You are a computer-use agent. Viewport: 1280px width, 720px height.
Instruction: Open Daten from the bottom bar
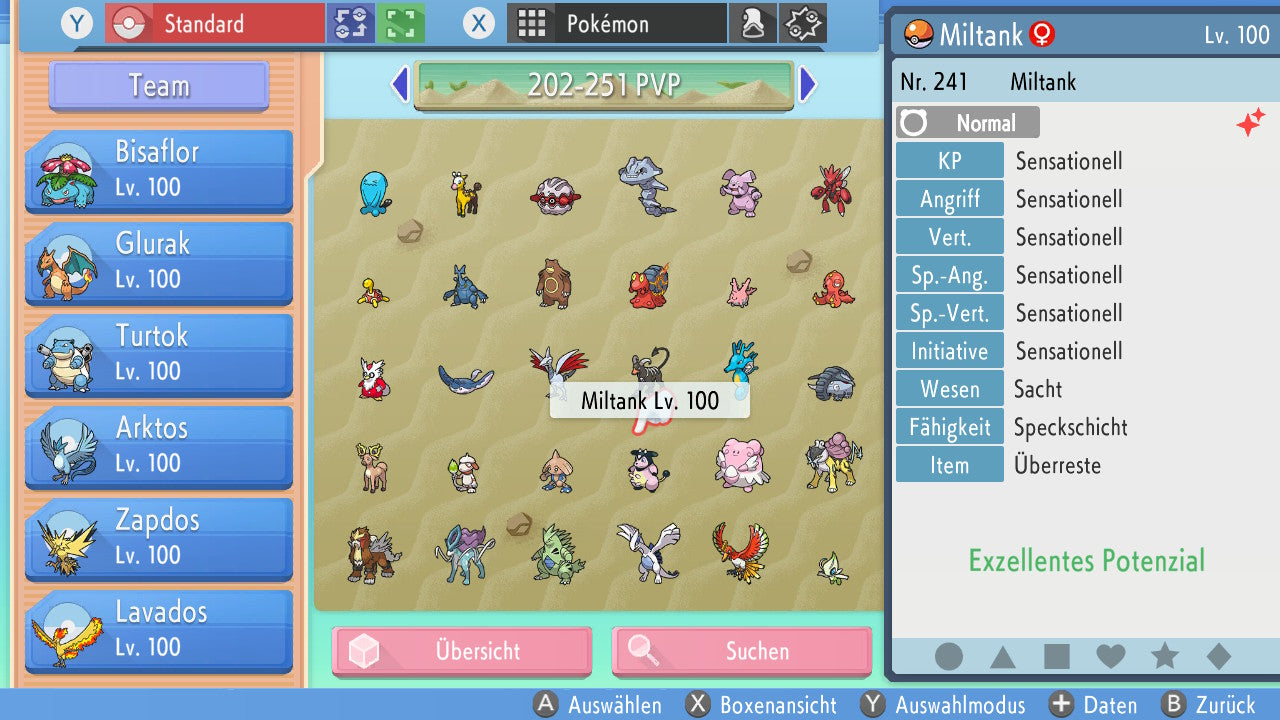(x=1093, y=705)
